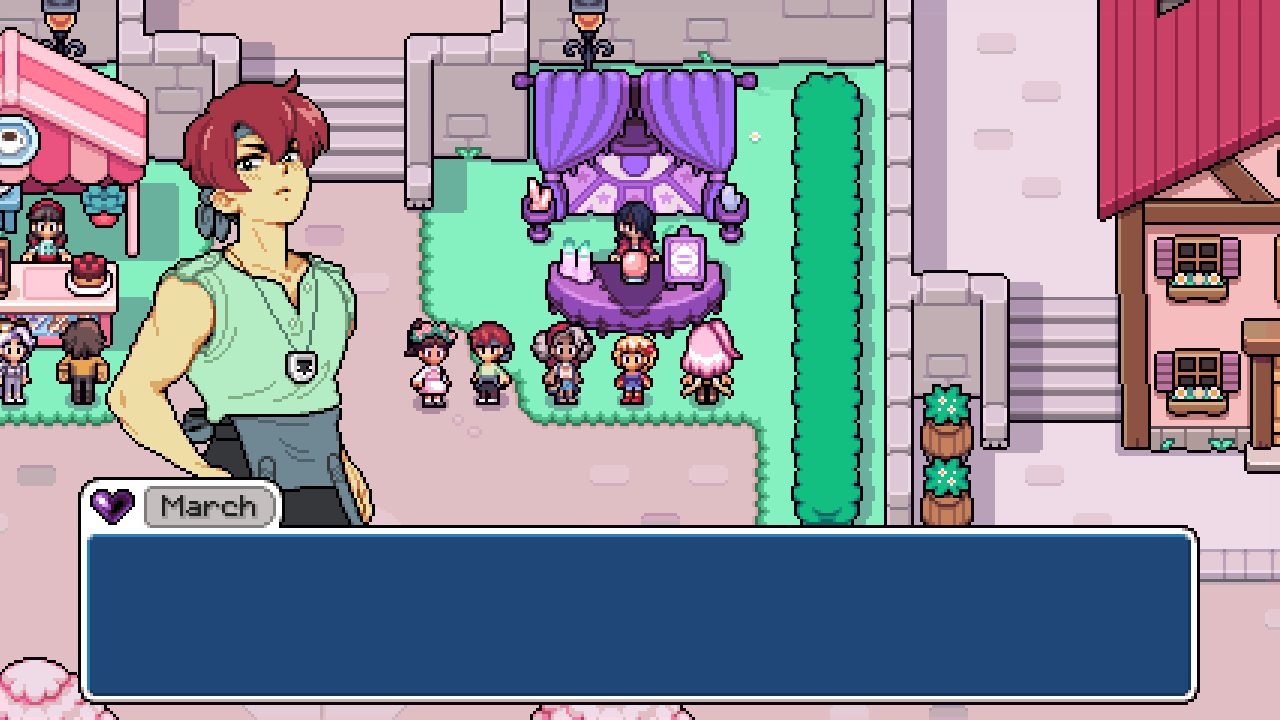This screenshot has width=1280, height=720.
Task: Select the crystal ball on the fortune teller's table
Action: (633, 268)
